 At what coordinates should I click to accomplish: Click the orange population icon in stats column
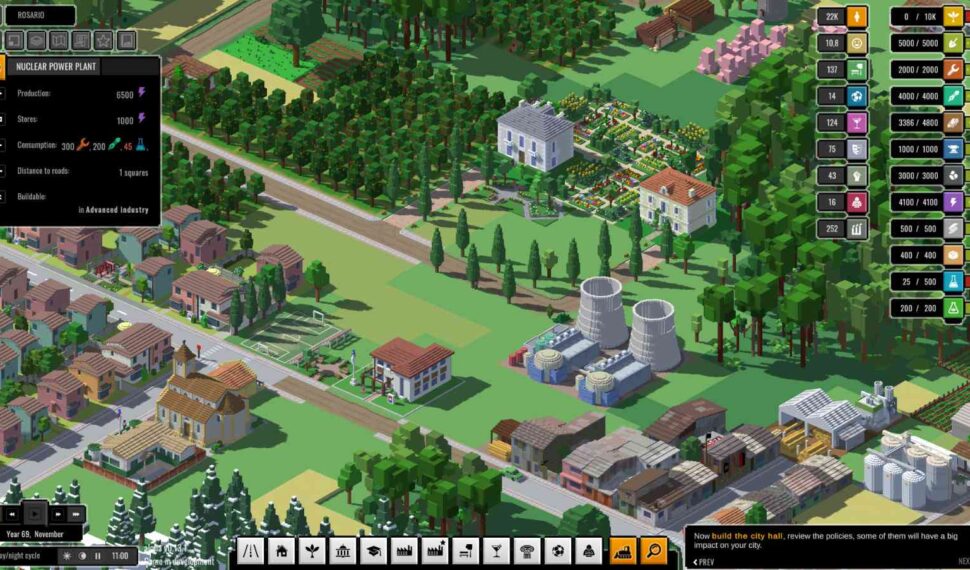pyautogui.click(x=857, y=16)
